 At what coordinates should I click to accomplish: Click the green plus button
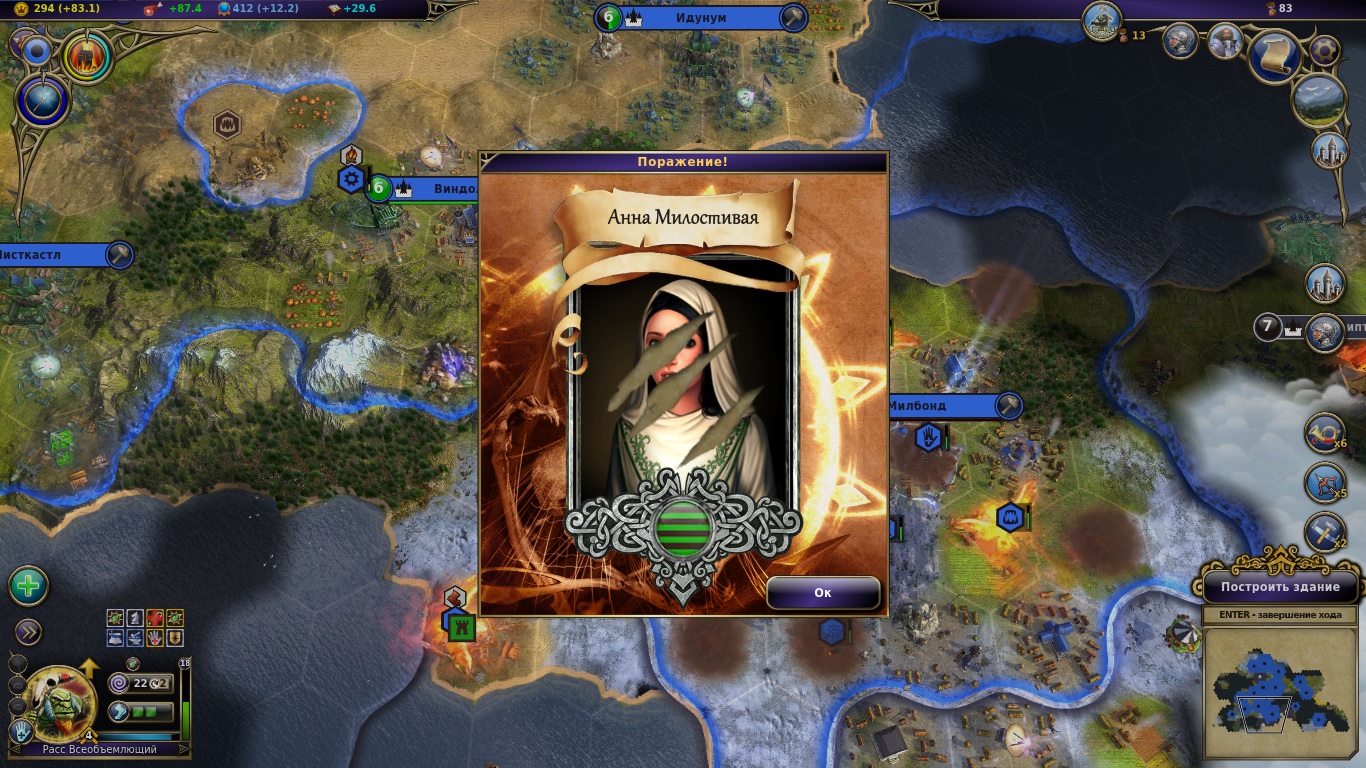click(29, 586)
